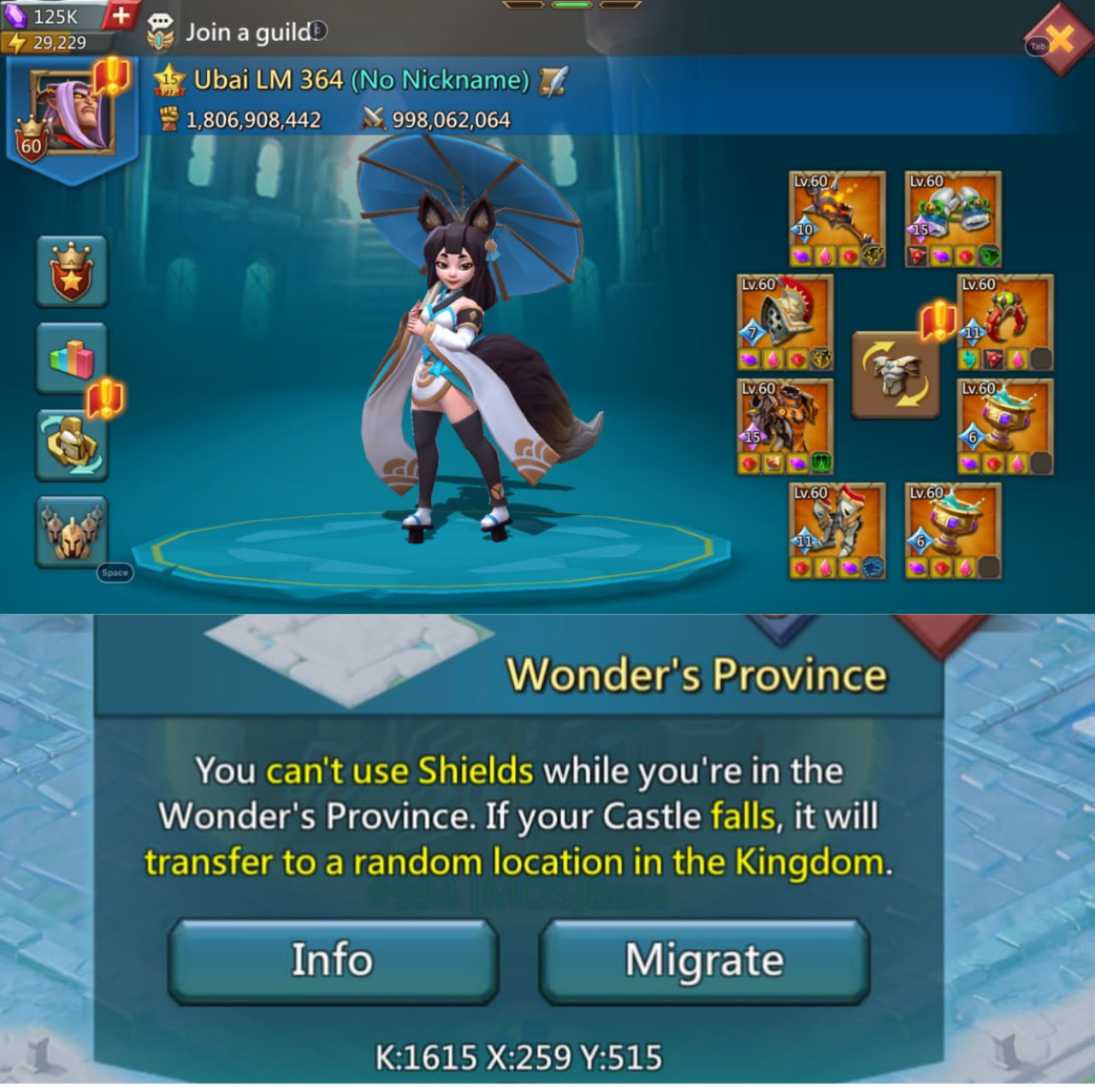Select the red-plumed helmet slot
The height and width of the screenshot is (1092, 1095).
coord(785,322)
